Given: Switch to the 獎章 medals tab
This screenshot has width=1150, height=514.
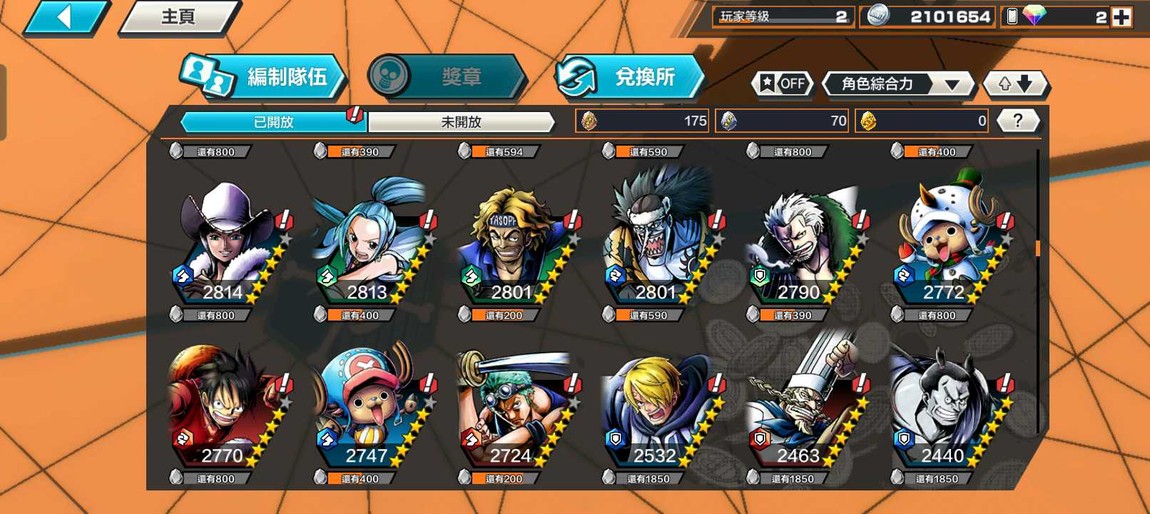Looking at the screenshot, I should pos(446,76).
